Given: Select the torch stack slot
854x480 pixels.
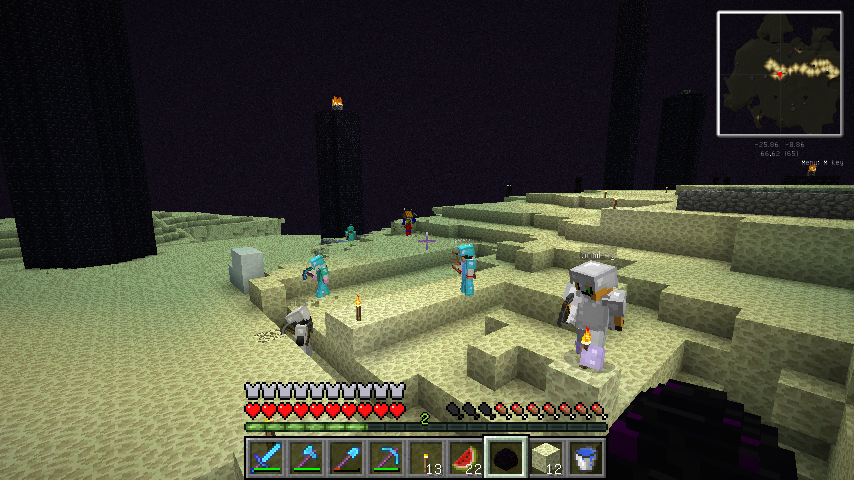Looking at the screenshot, I should [426, 458].
